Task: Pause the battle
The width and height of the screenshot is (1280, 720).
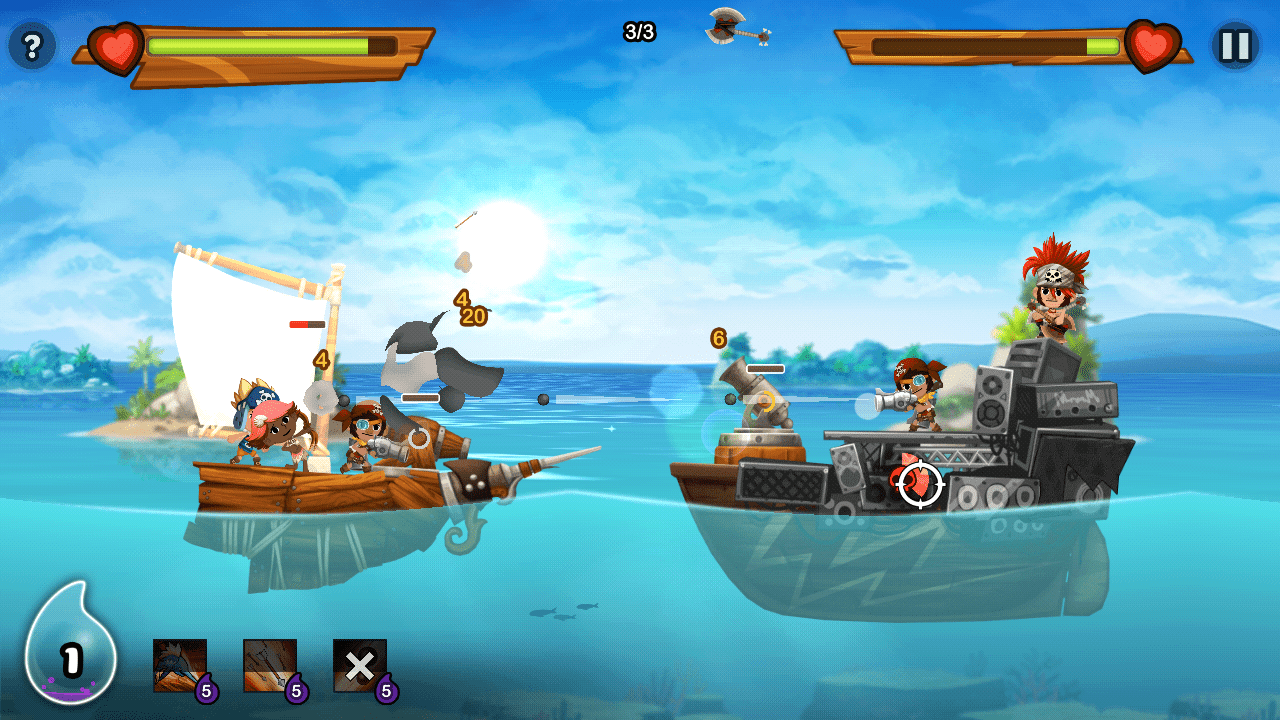Action: (x=1236, y=46)
